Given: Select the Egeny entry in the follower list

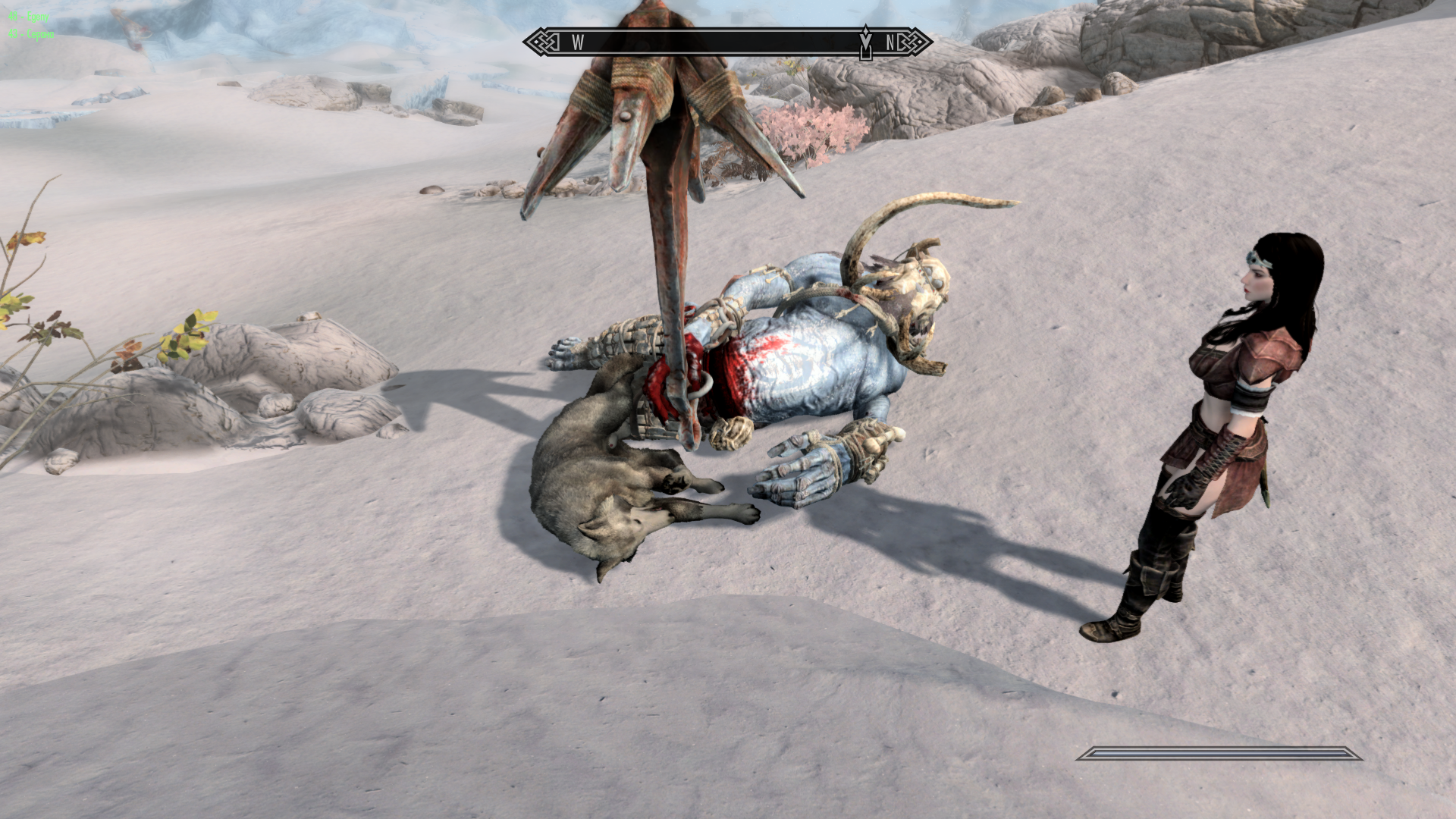Looking at the screenshot, I should click(x=29, y=17).
